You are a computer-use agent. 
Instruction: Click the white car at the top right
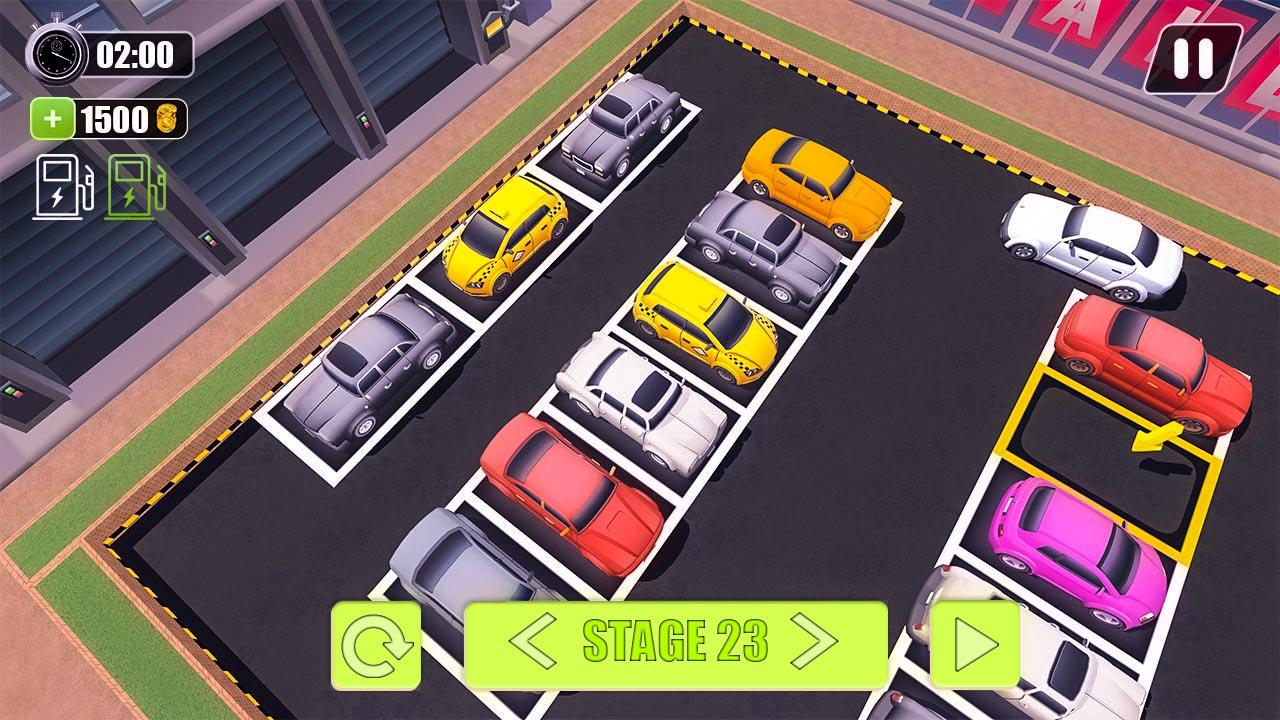point(1090,245)
